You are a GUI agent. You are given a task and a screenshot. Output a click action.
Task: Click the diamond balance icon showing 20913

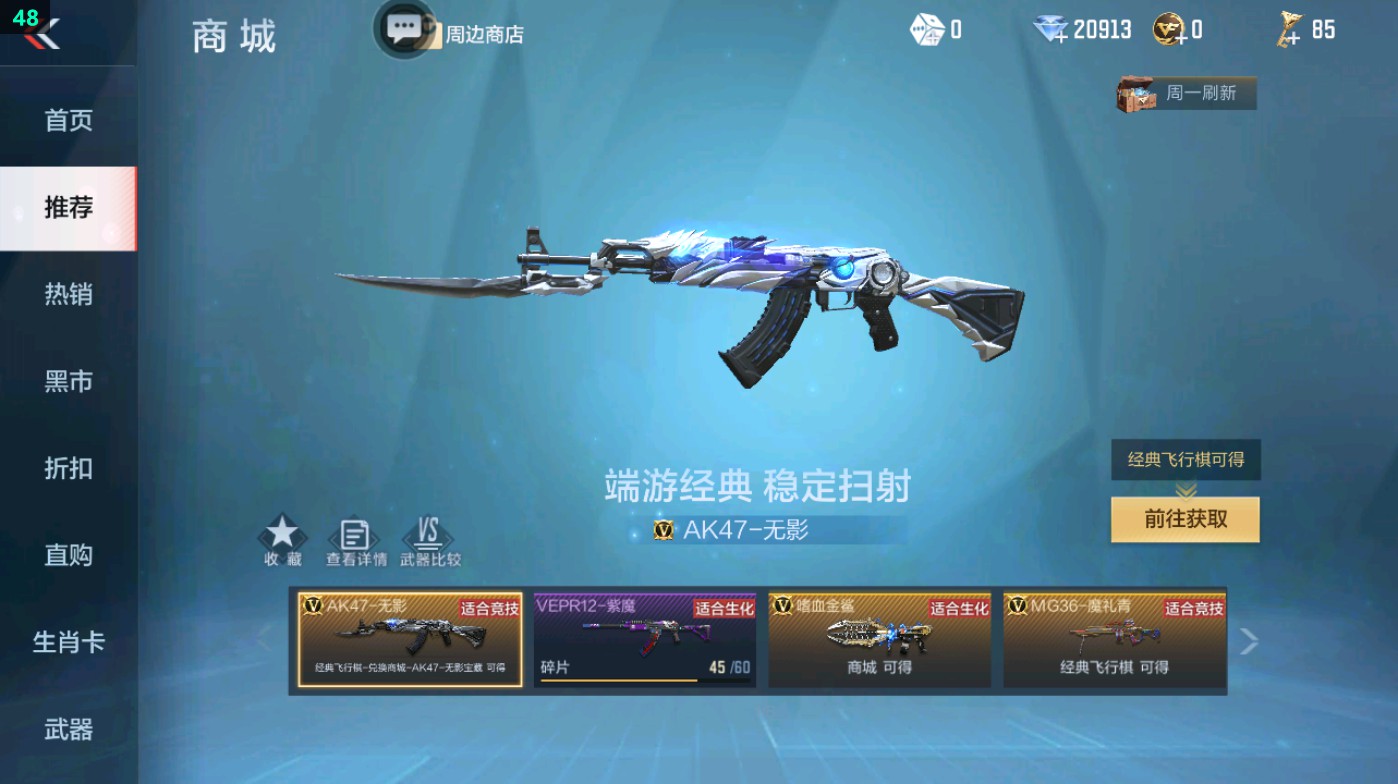[x=1048, y=30]
